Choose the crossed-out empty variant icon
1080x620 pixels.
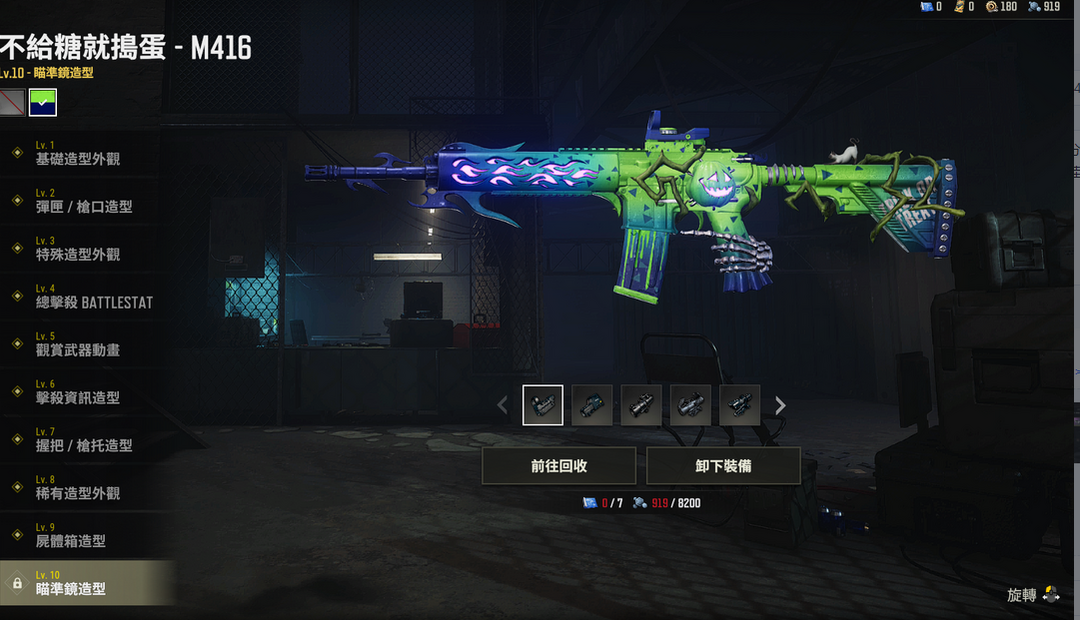point(12,102)
